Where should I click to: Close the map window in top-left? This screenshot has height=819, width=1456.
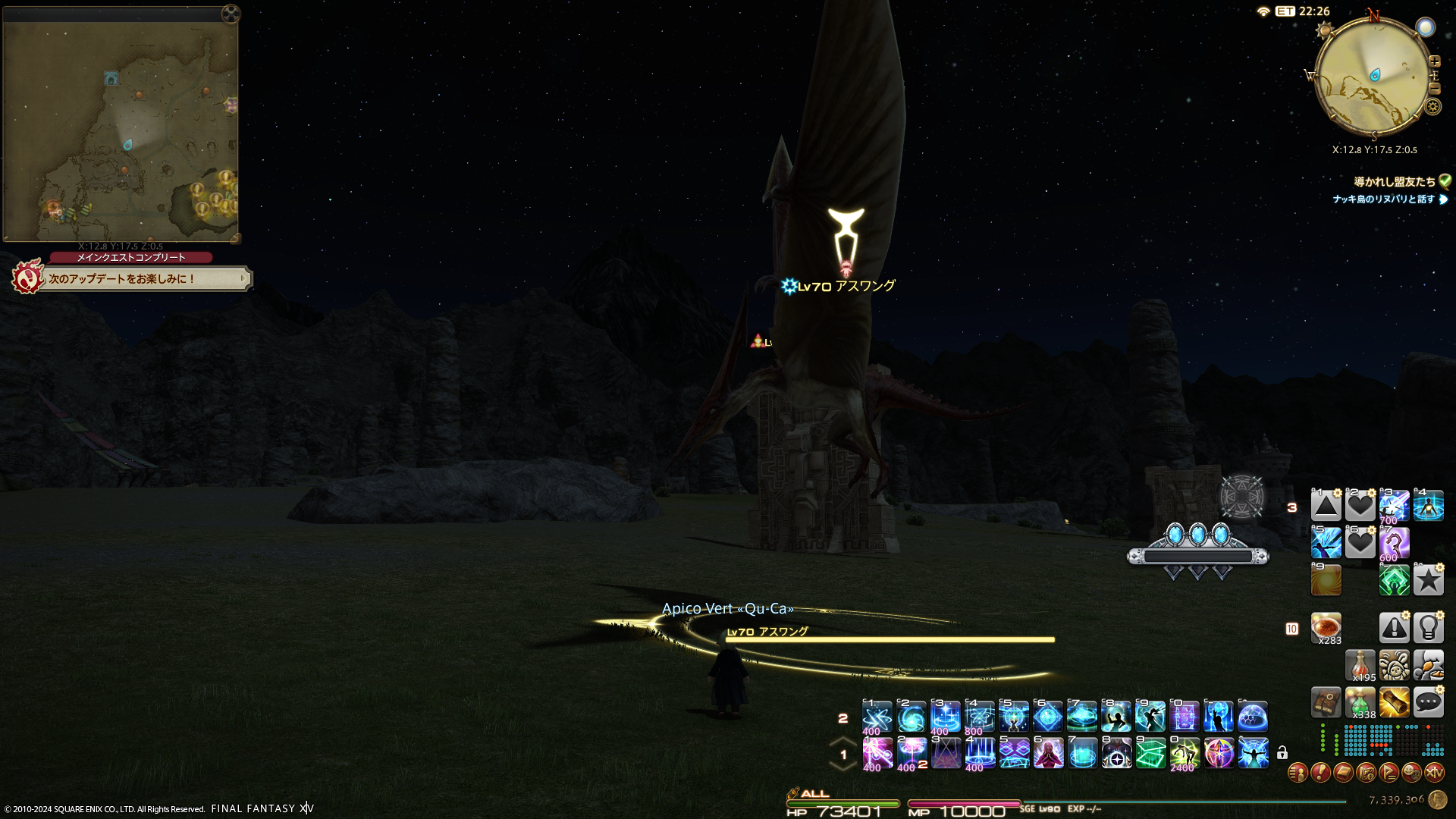coord(231,13)
